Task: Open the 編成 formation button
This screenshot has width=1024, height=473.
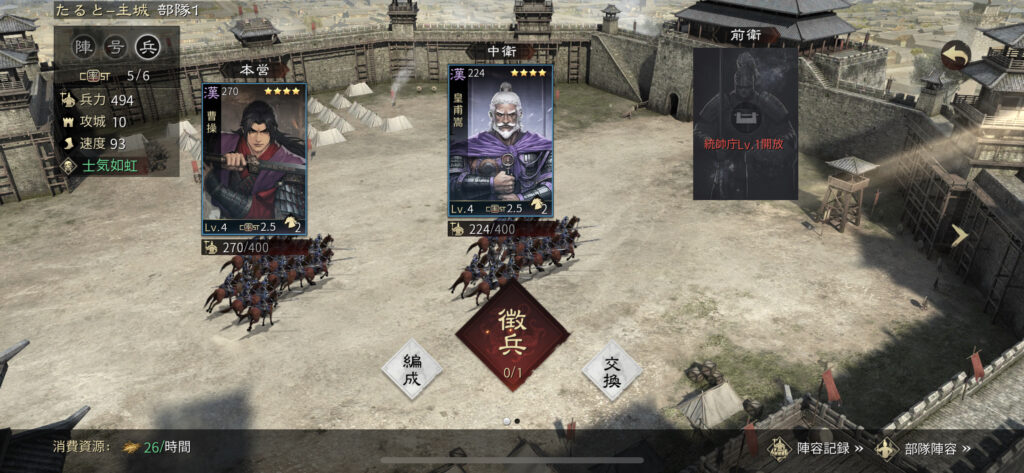Action: pos(411,370)
